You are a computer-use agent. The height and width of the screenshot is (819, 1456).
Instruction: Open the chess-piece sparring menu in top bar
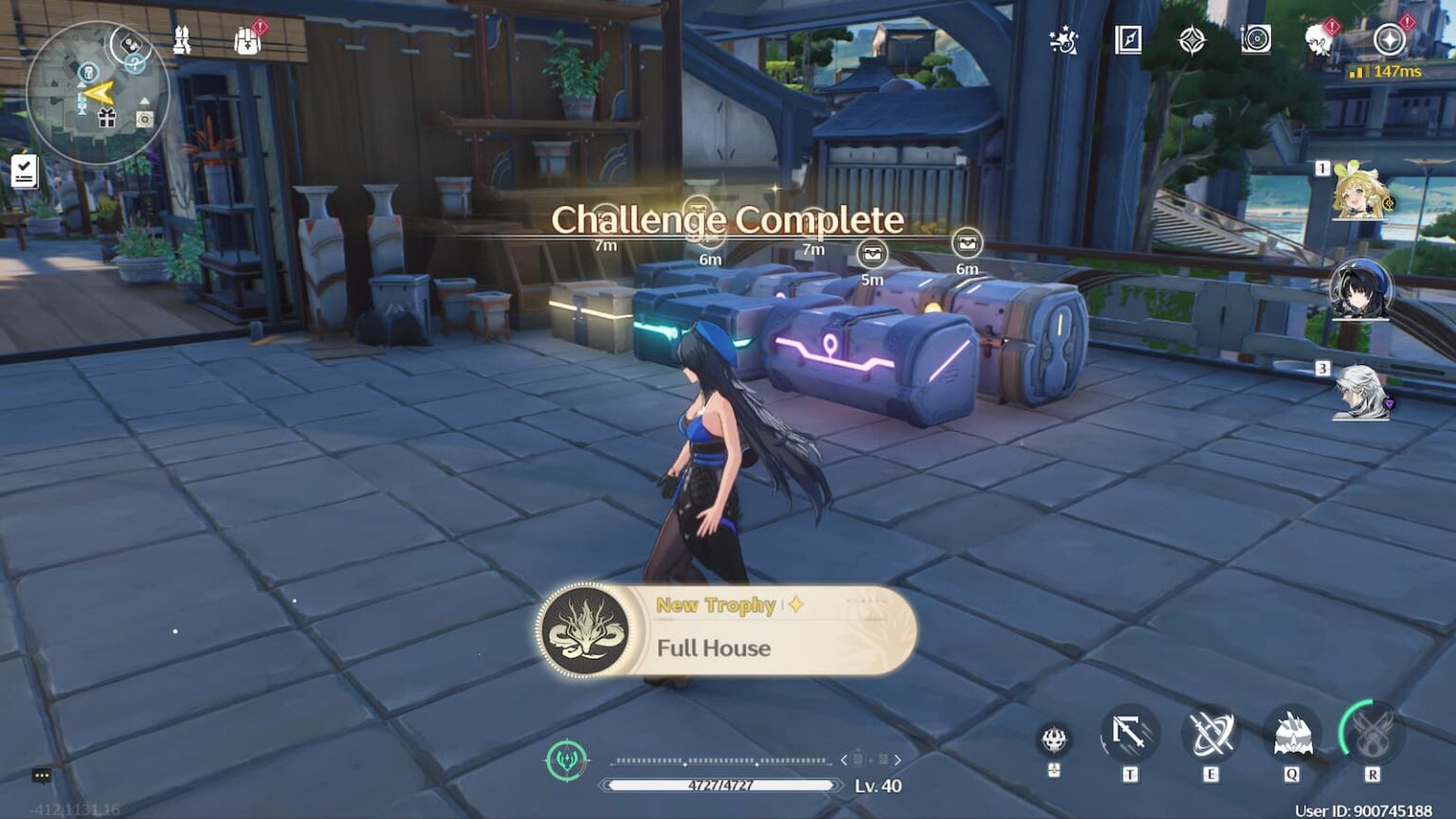point(182,41)
